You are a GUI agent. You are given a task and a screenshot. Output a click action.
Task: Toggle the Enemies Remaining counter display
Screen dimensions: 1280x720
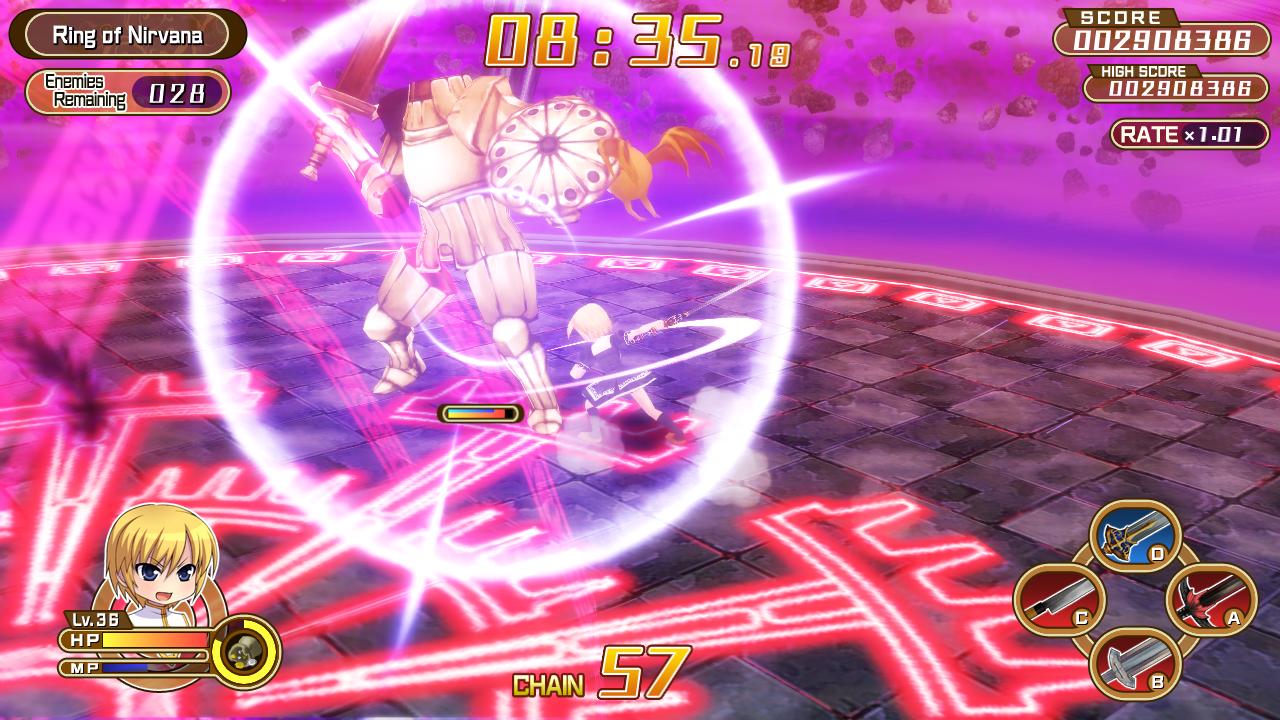129,93
